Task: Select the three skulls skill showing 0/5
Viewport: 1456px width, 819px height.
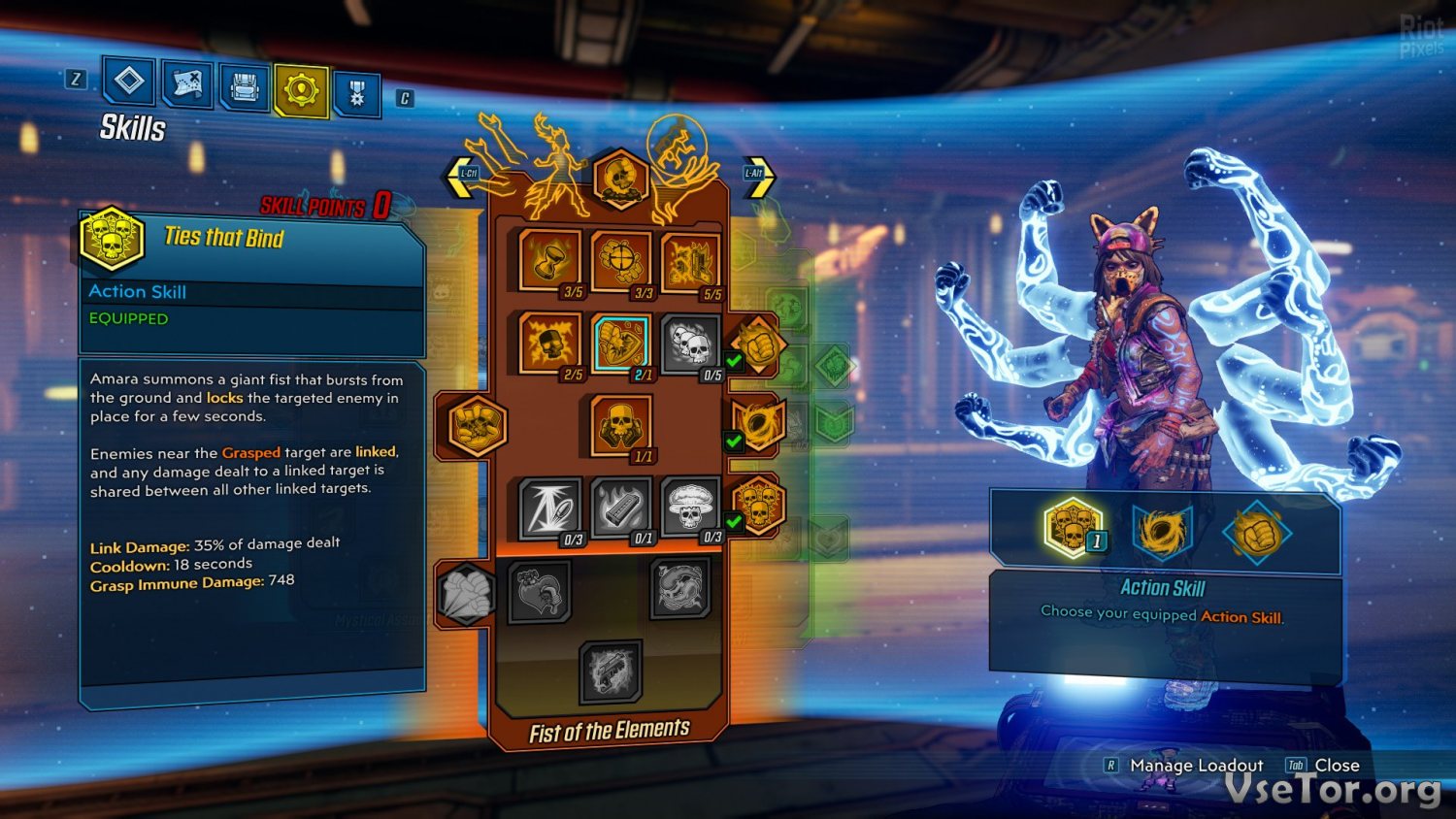Action: (690, 343)
